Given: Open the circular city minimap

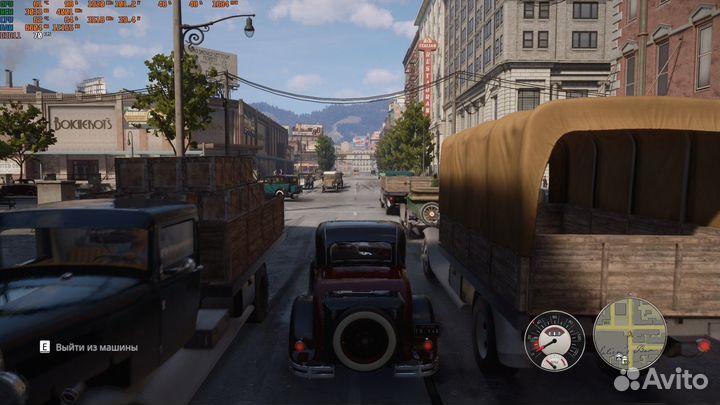Looking at the screenshot, I should point(629,334).
